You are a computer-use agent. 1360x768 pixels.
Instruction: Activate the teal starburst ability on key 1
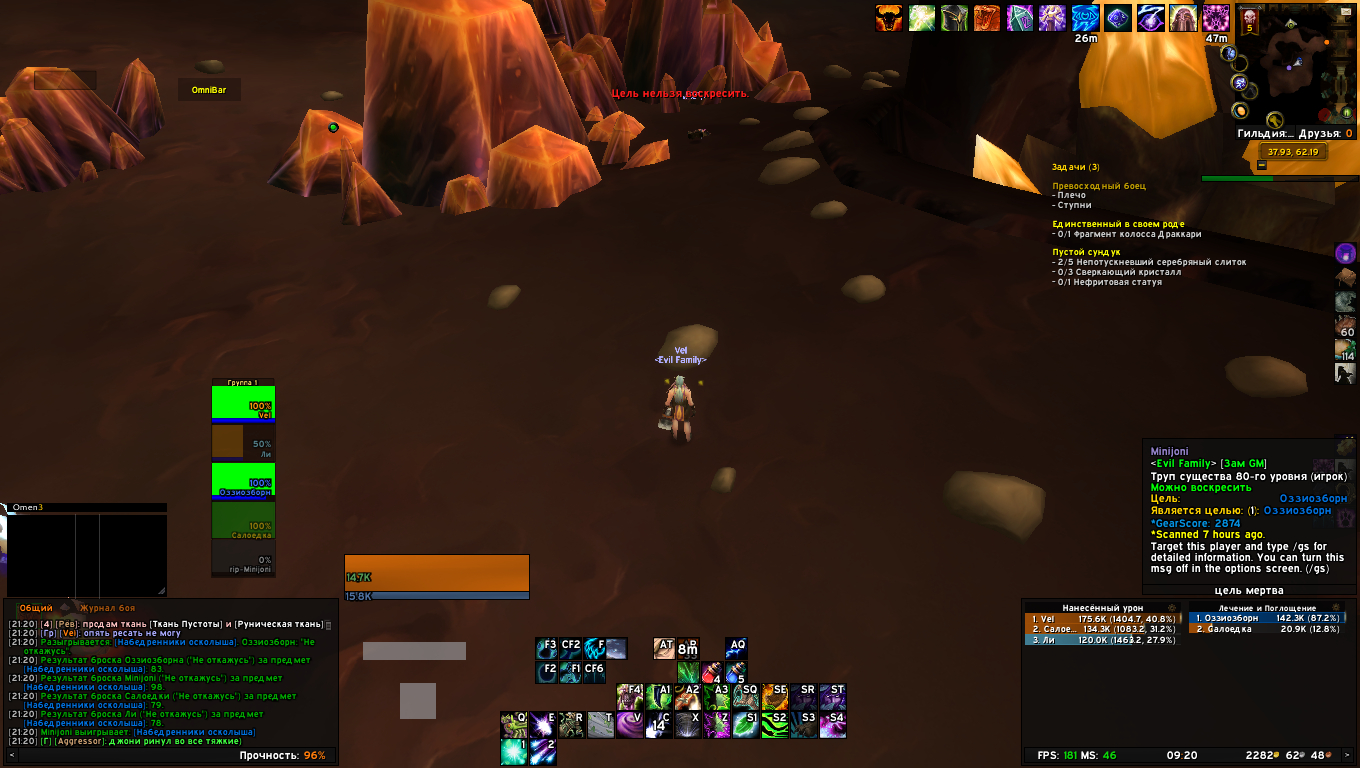tap(514, 752)
